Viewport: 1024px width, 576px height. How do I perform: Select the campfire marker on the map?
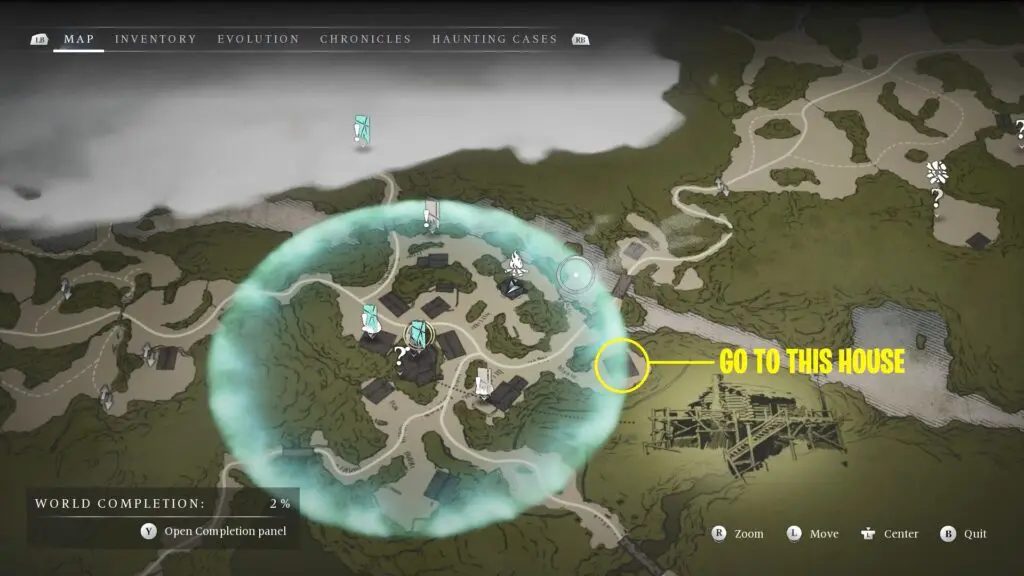516,264
